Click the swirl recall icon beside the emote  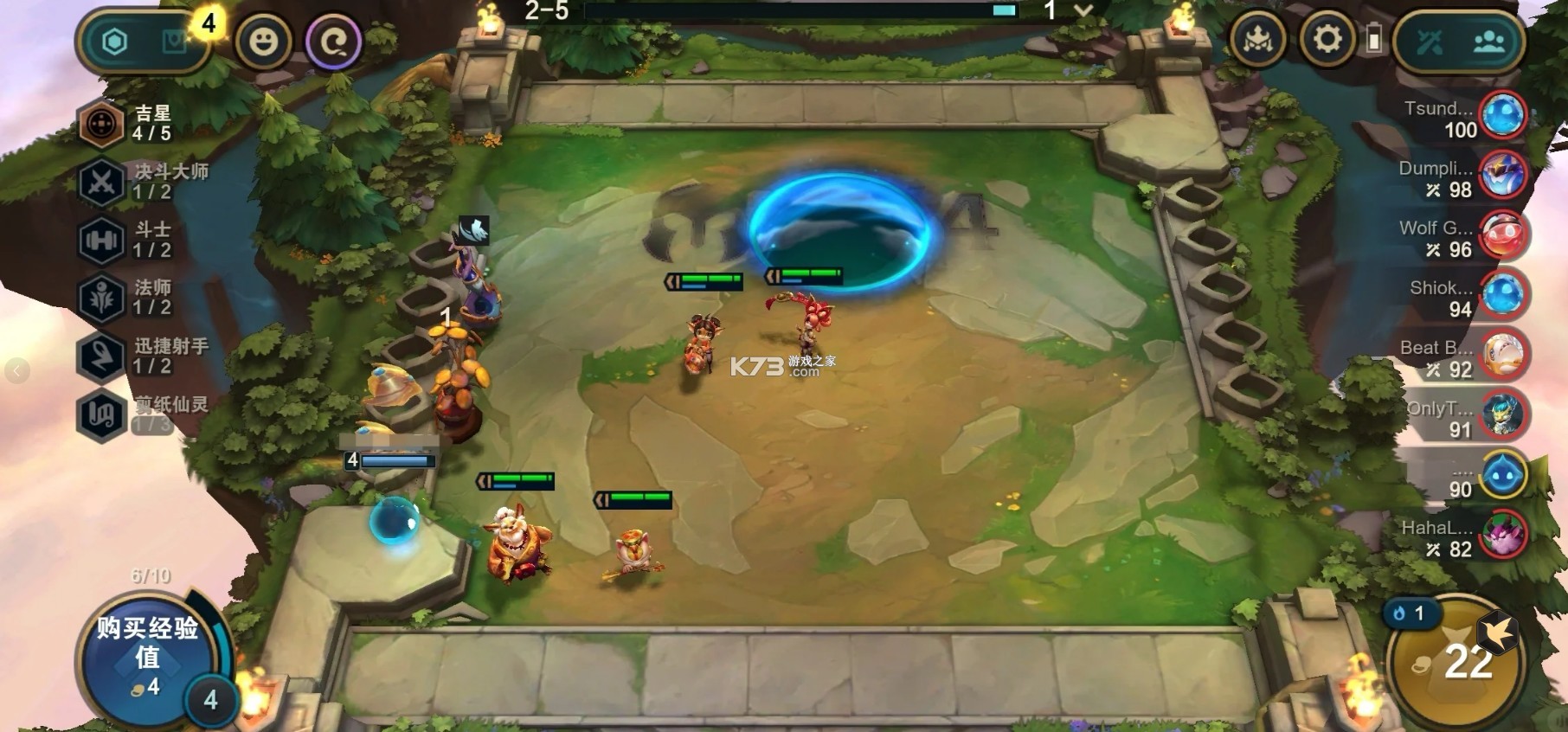[x=336, y=42]
